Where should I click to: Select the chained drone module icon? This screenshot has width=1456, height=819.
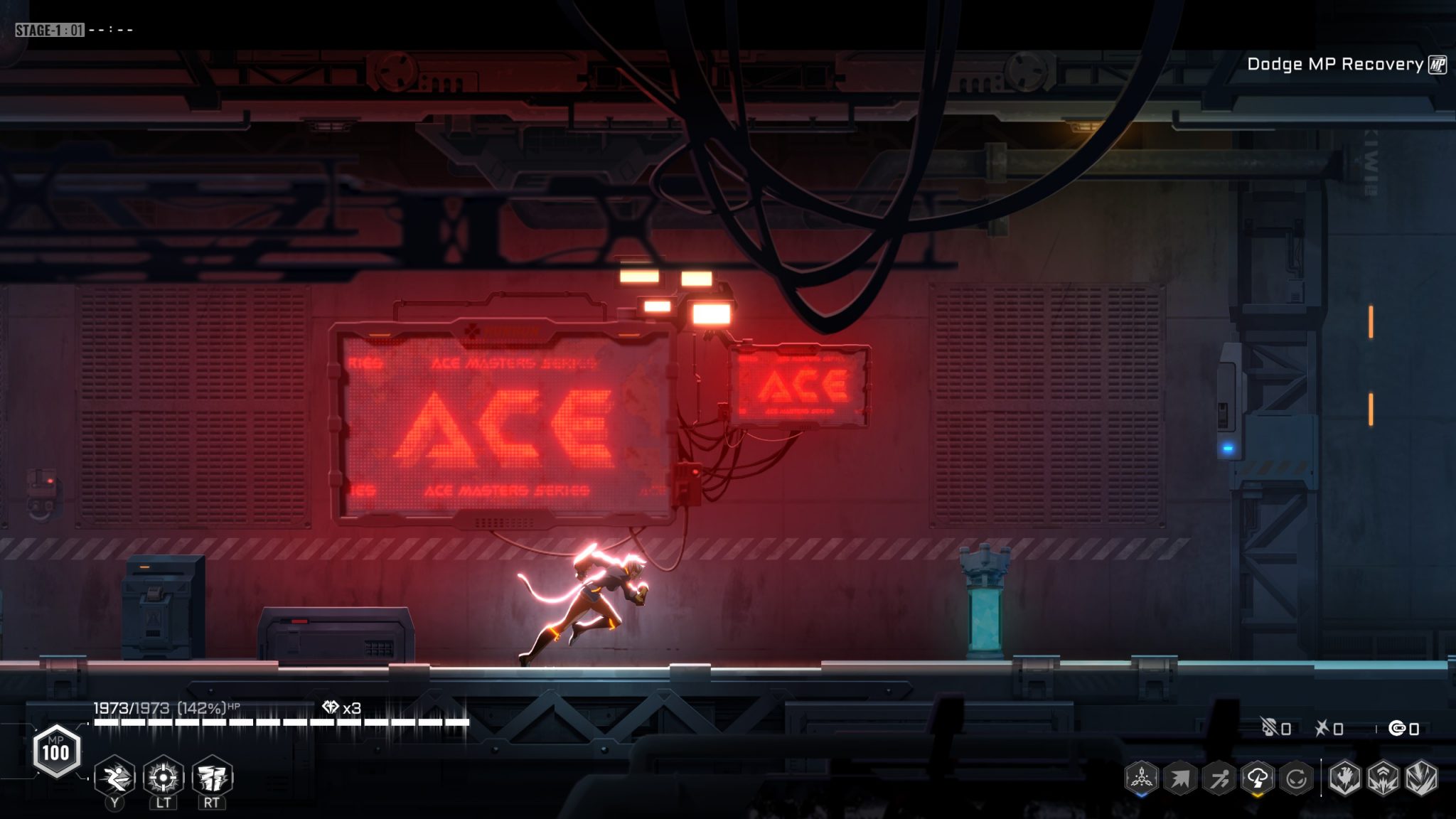pos(1142,778)
